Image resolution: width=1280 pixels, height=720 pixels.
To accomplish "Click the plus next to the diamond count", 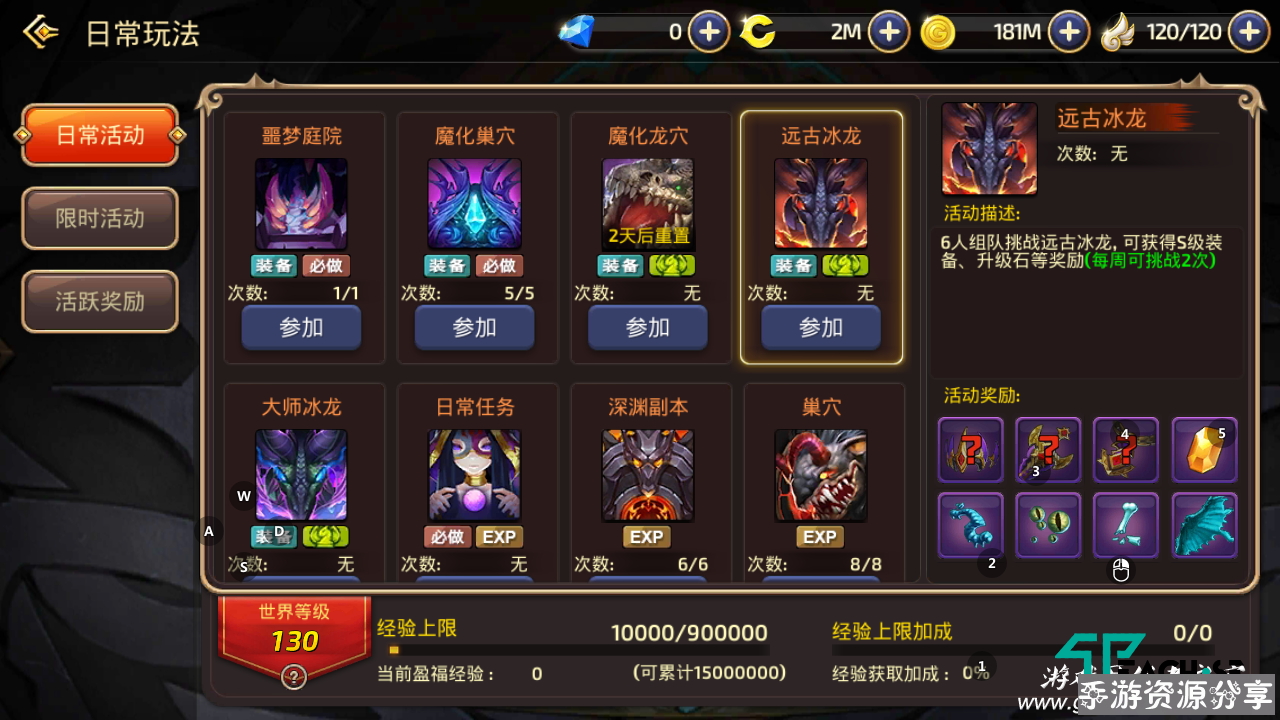I will pos(709,31).
